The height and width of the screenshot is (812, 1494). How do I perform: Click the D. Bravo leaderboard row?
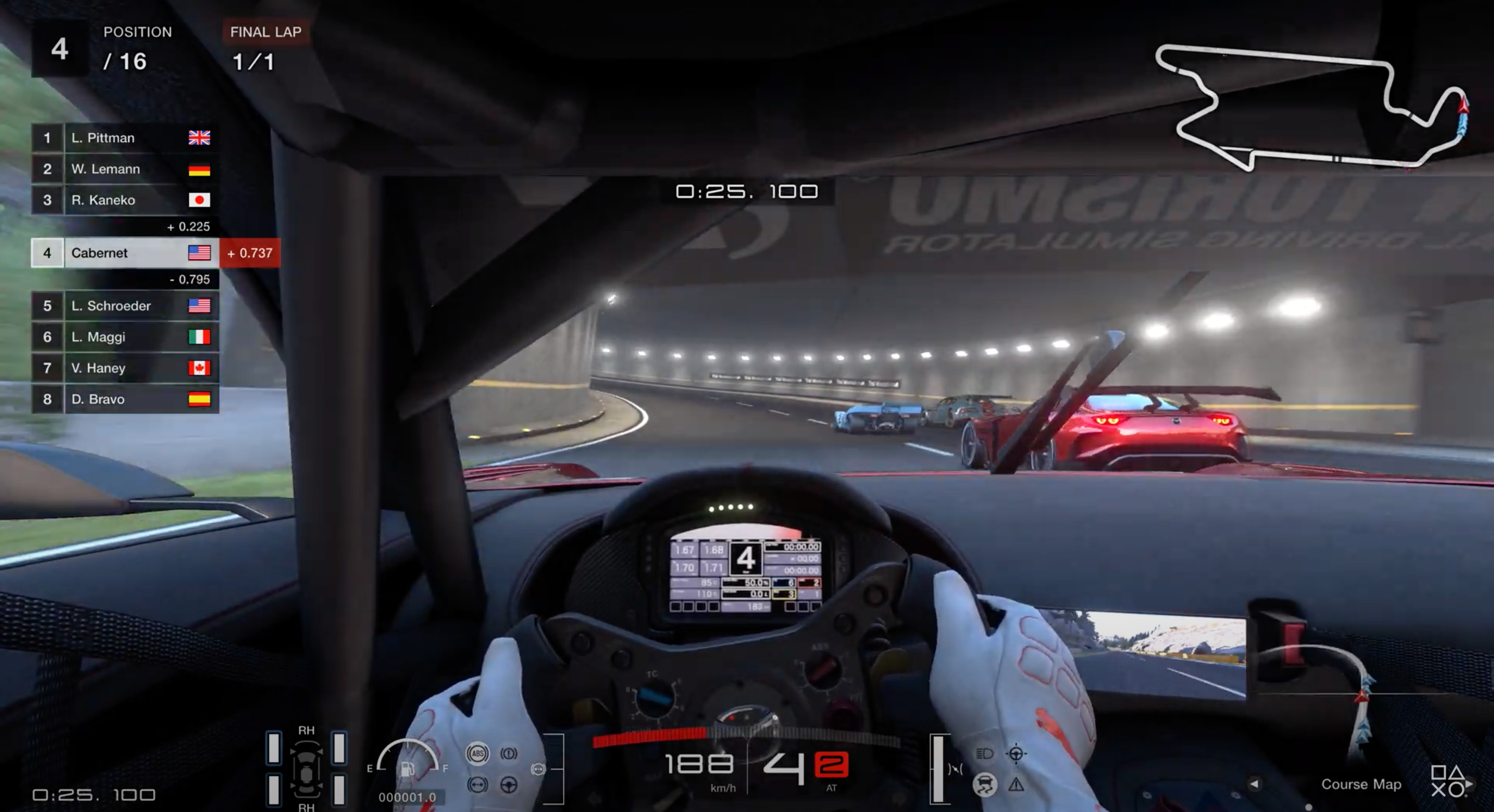coord(125,399)
